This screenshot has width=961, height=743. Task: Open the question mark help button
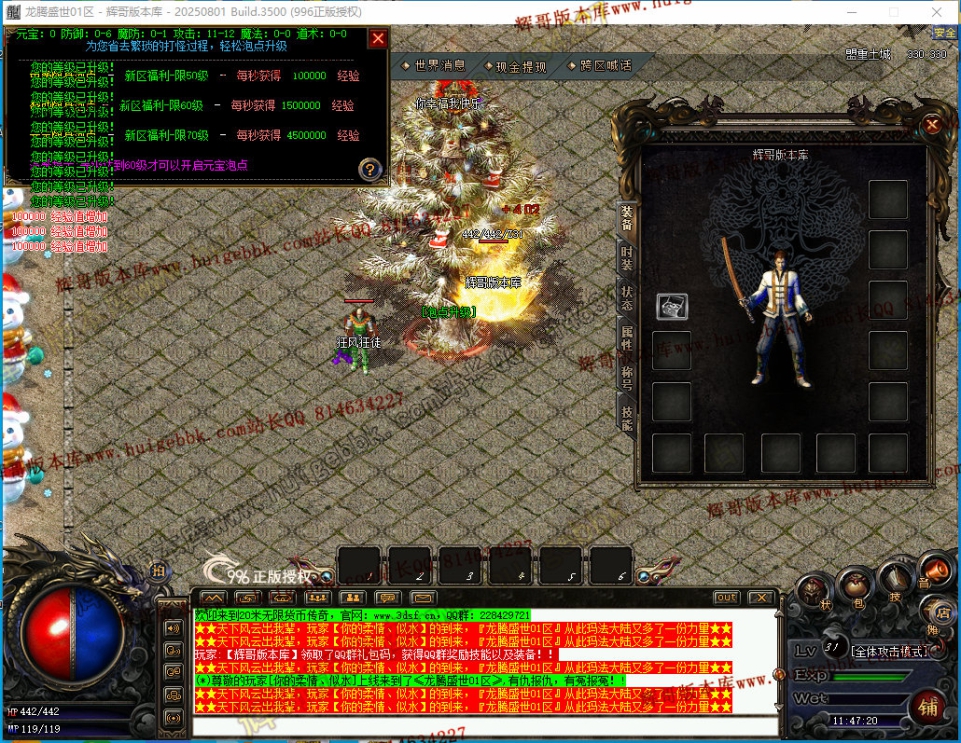[370, 170]
